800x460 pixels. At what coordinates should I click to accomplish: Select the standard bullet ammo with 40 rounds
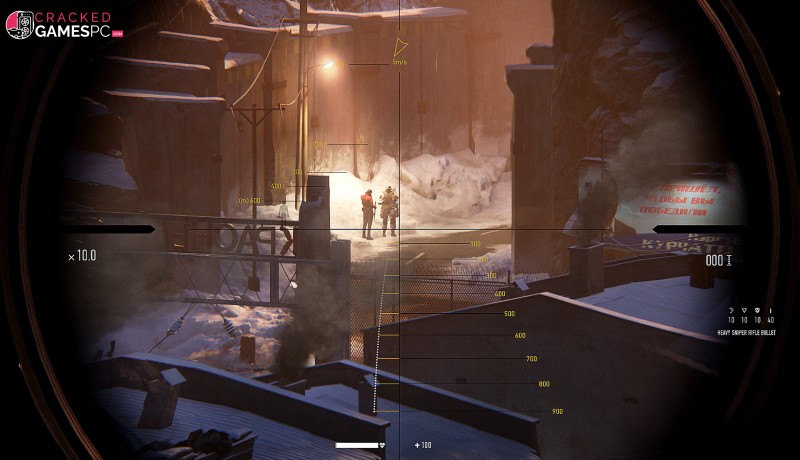(x=770, y=310)
